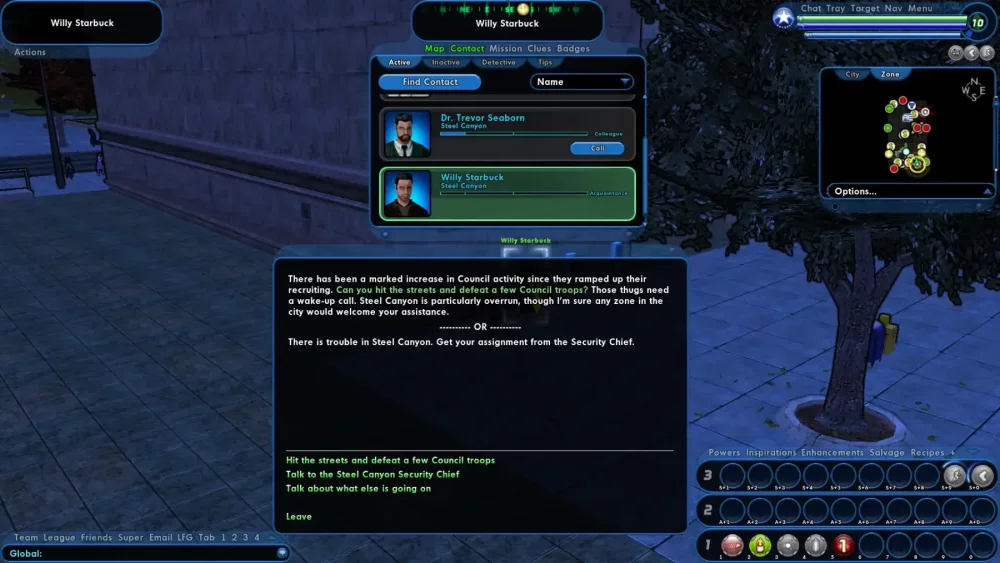Ask what else is going on

click(358, 488)
